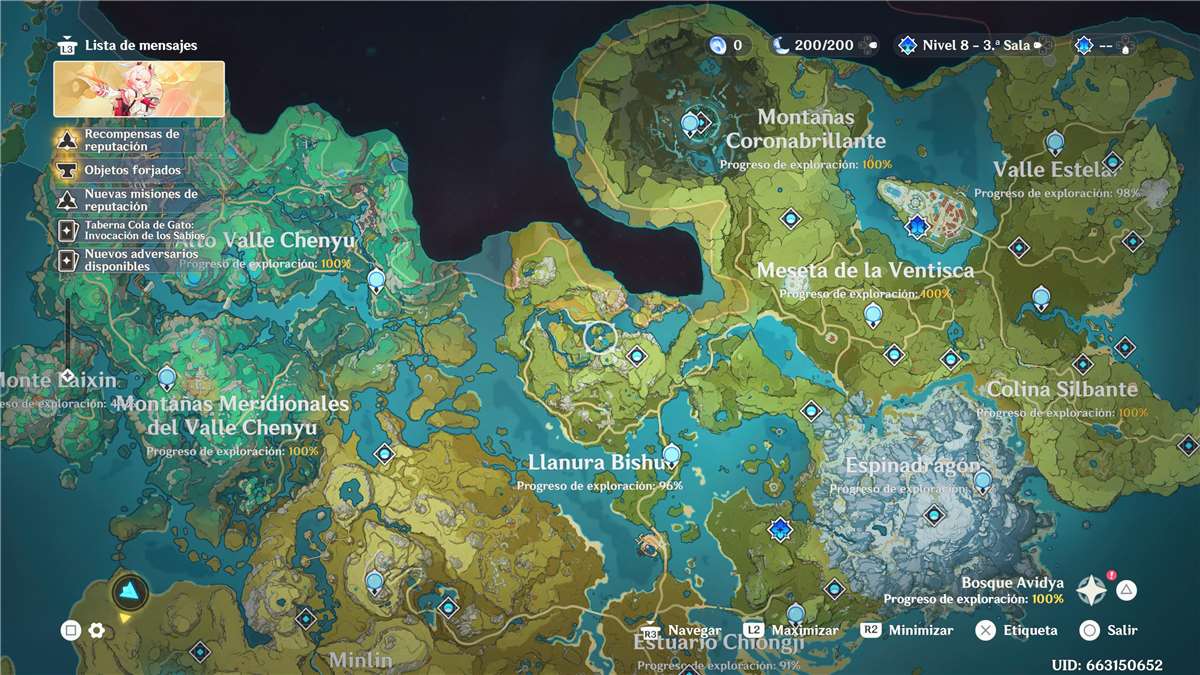Click the white circle marker north of Llanura Bishui
The image size is (1200, 675).
click(x=600, y=337)
